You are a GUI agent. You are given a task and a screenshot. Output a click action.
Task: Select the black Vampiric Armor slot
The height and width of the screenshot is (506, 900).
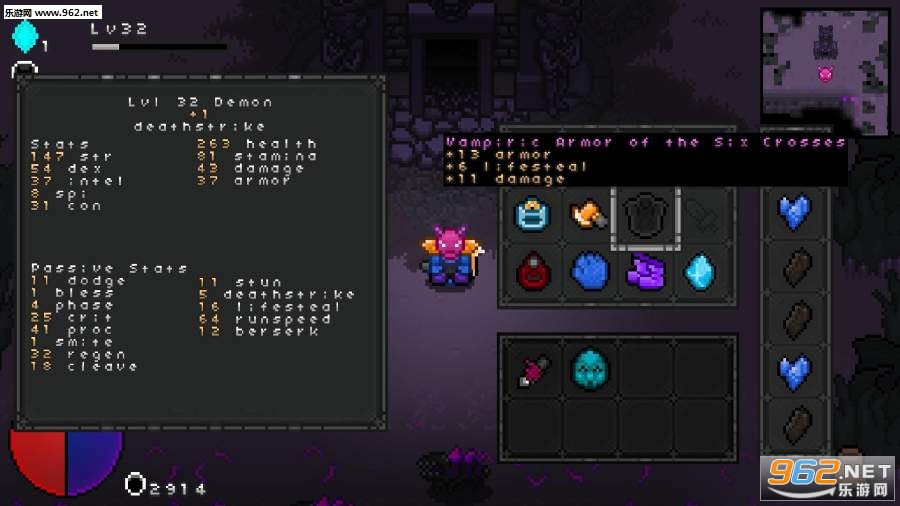(x=645, y=215)
